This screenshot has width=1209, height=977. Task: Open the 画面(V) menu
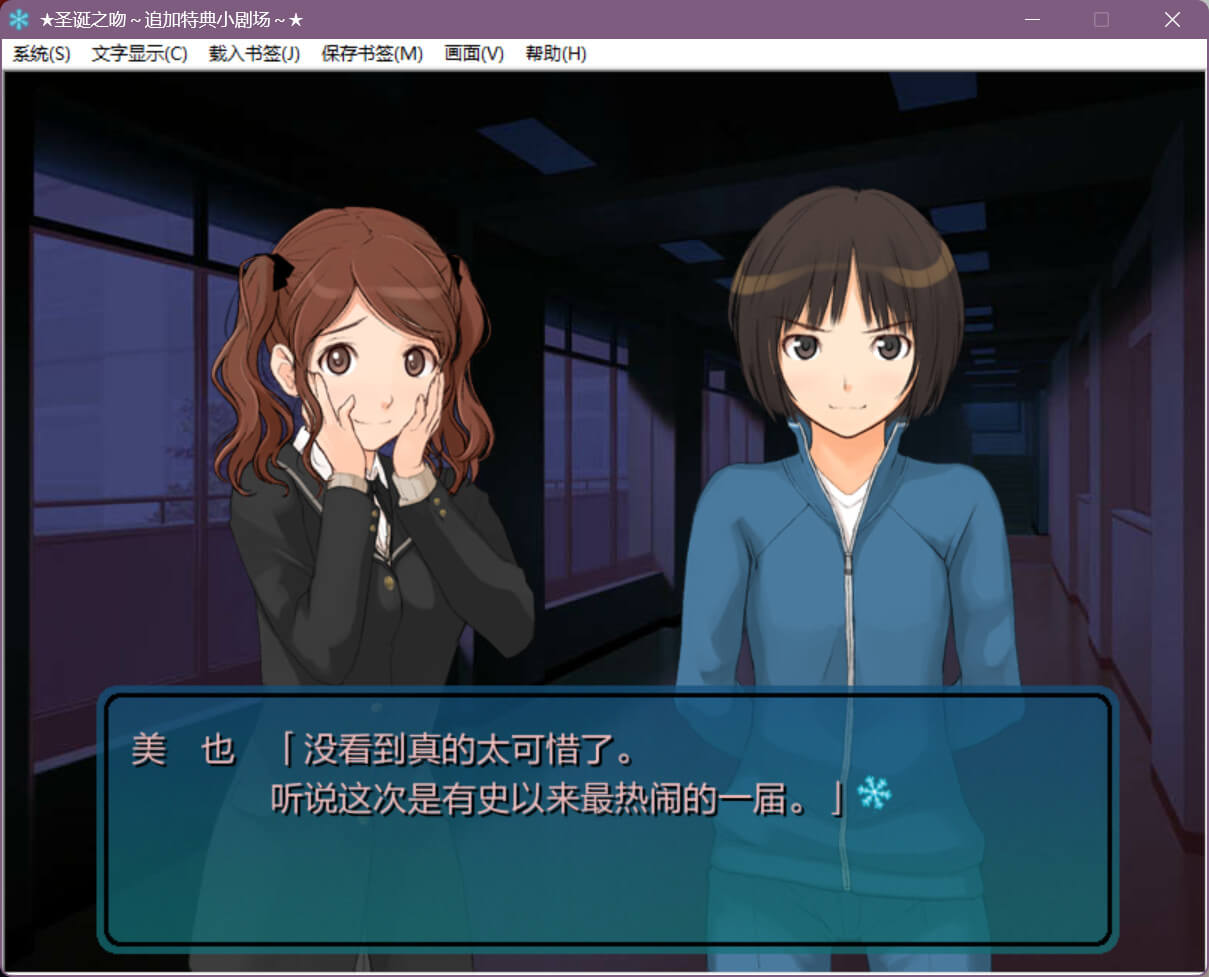point(474,54)
